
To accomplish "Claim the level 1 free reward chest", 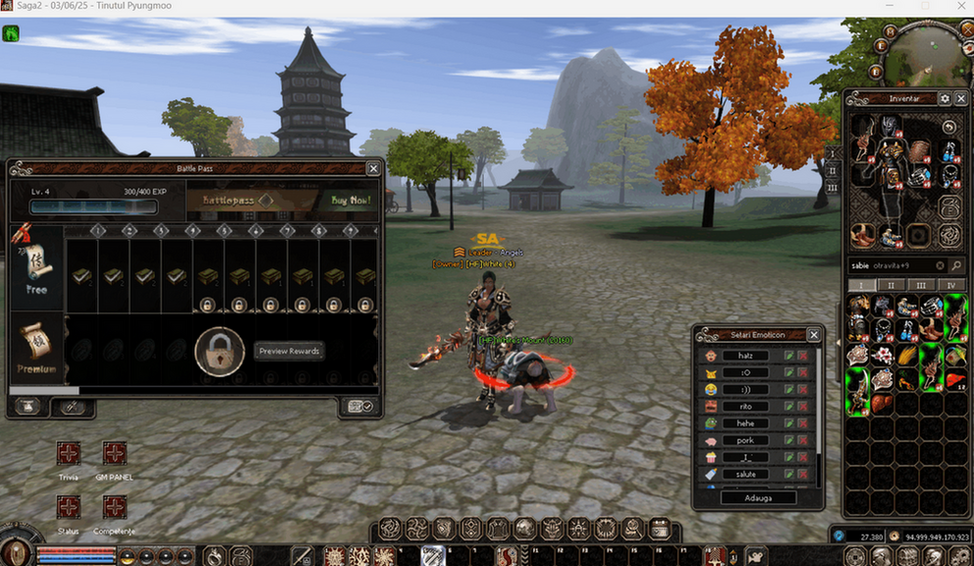I will click(x=82, y=276).
